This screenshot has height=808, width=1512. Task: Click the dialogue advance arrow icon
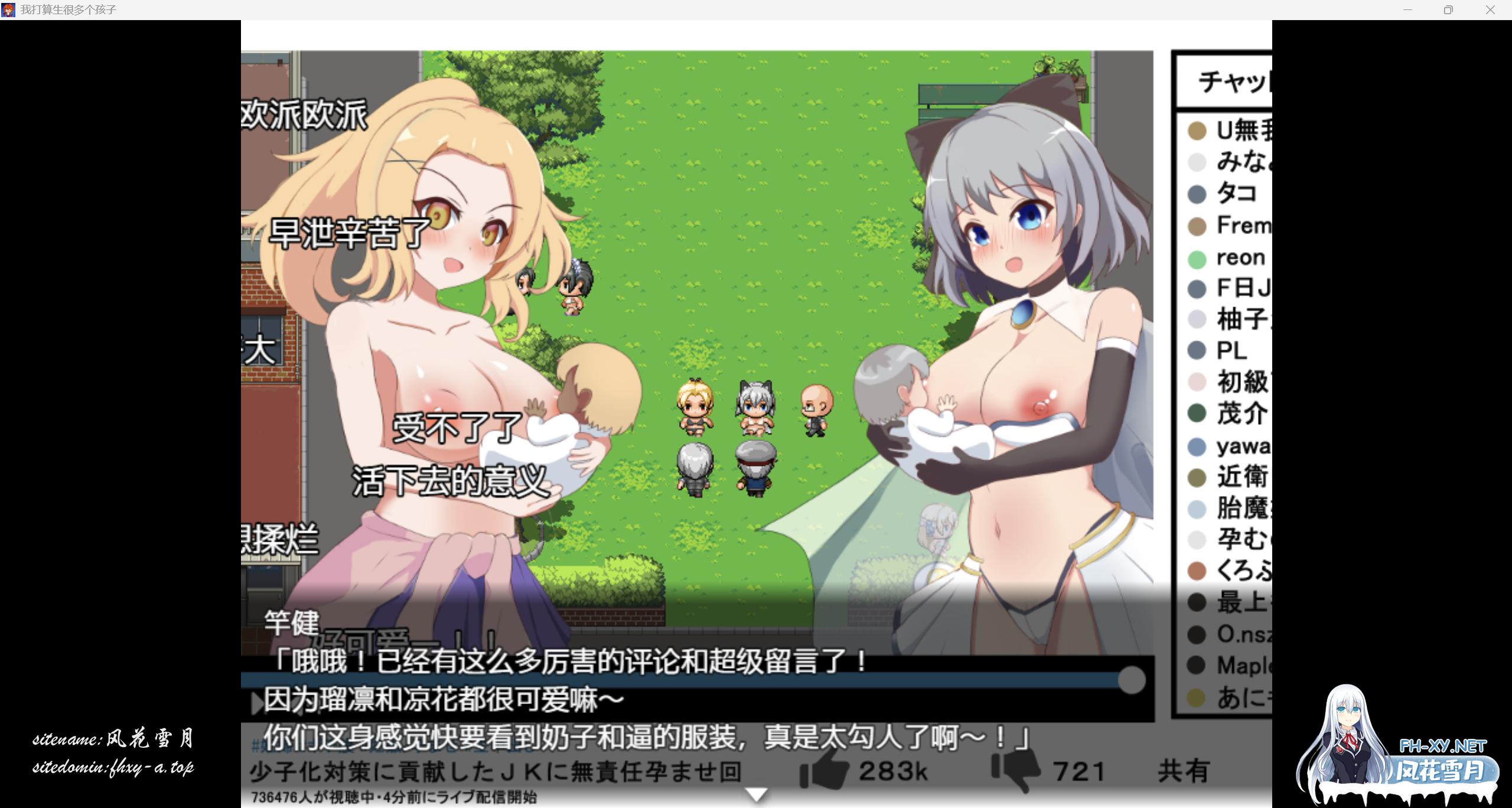point(255,704)
